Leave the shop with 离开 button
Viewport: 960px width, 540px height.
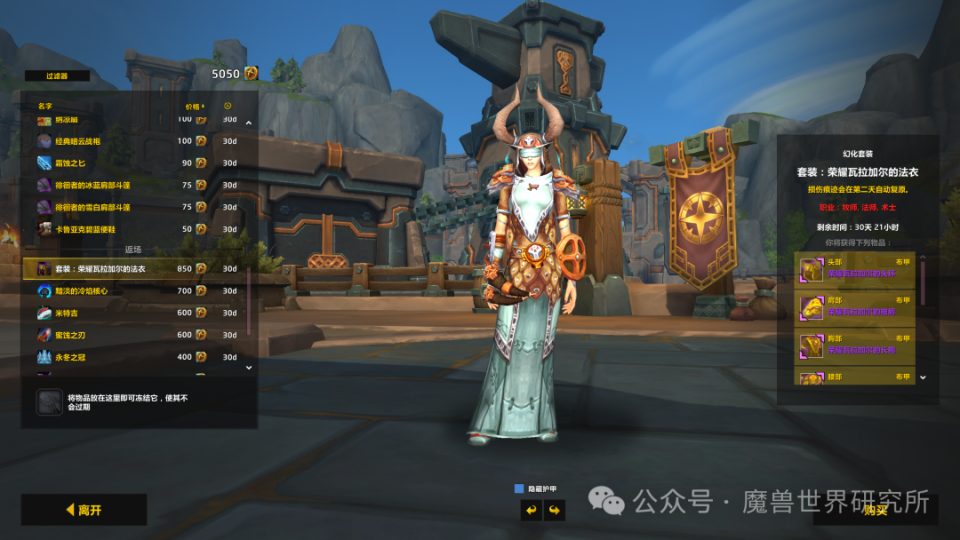coord(84,510)
